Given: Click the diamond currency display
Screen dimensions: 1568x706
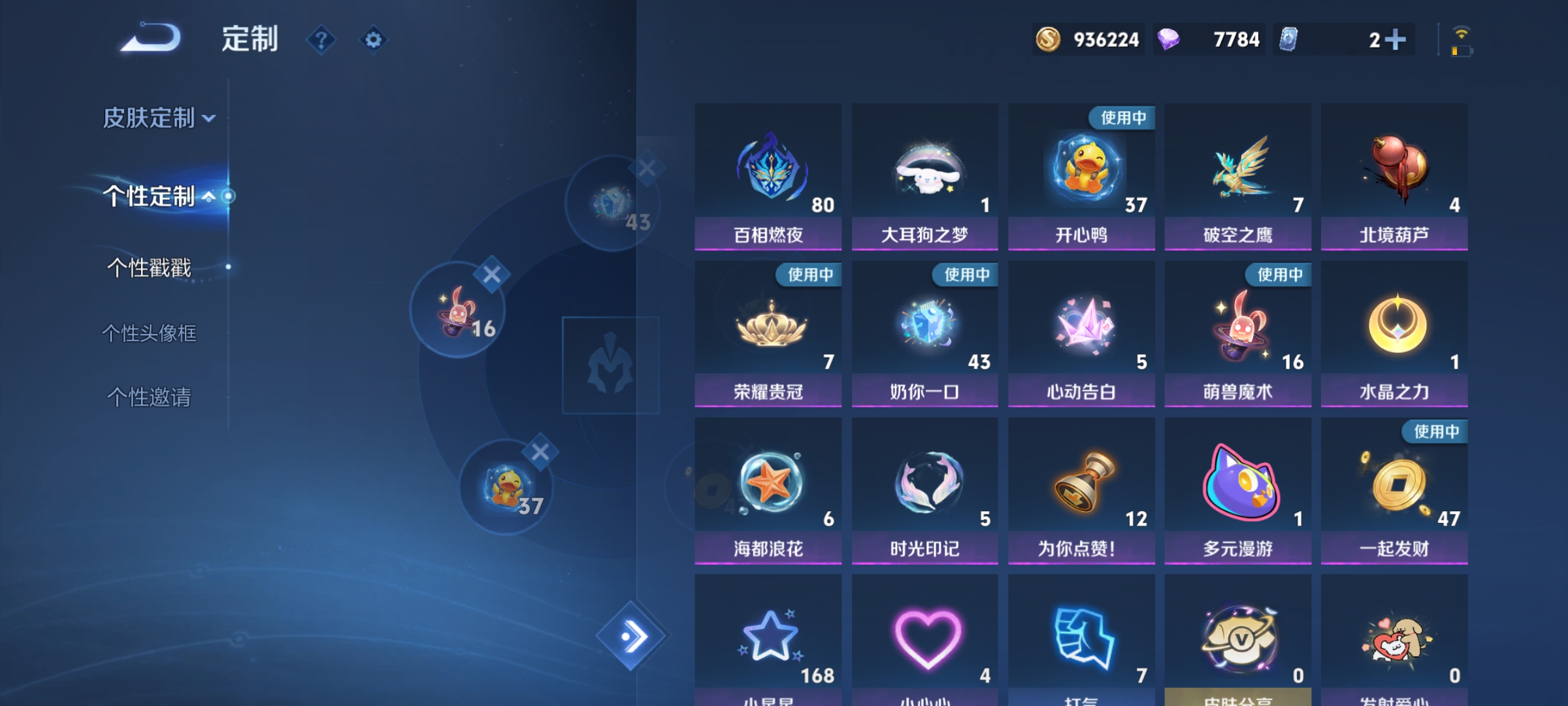Looking at the screenshot, I should [x=1209, y=39].
